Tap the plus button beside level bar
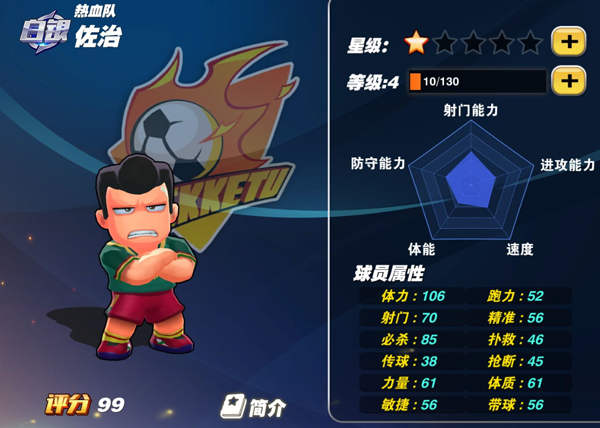 (x=568, y=81)
